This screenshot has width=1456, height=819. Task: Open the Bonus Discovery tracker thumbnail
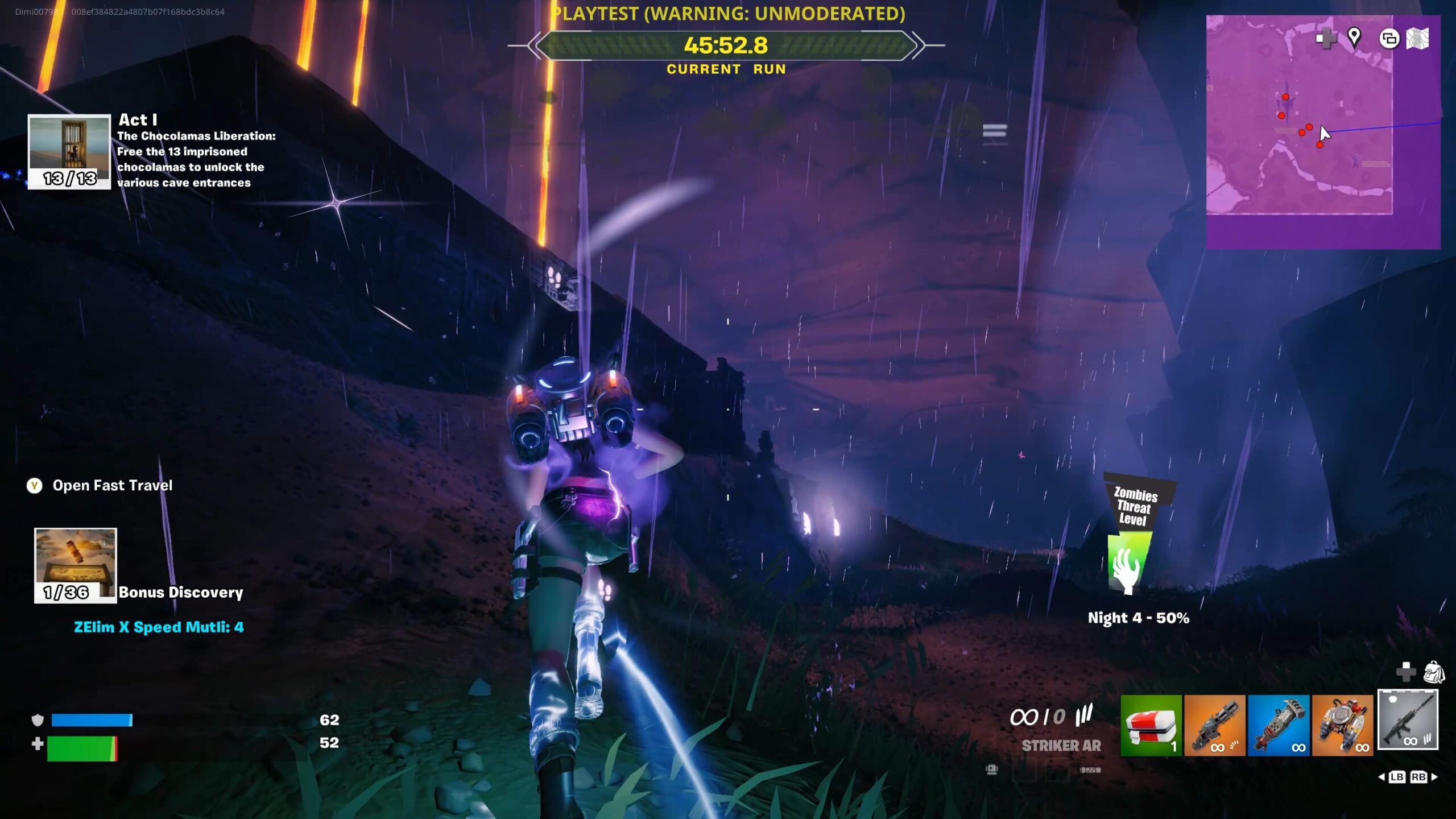pos(75,565)
